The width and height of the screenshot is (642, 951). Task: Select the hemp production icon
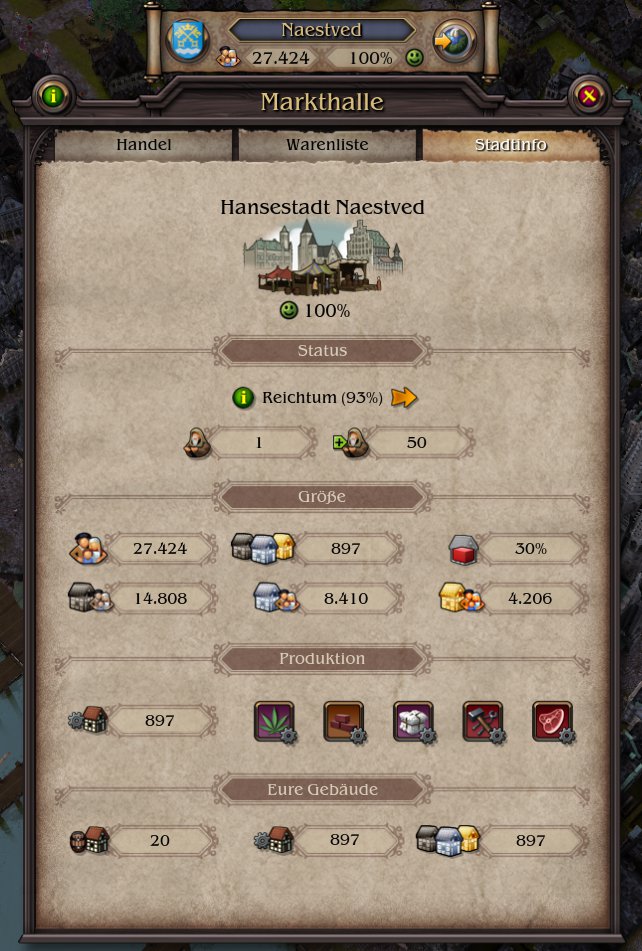pos(274,721)
